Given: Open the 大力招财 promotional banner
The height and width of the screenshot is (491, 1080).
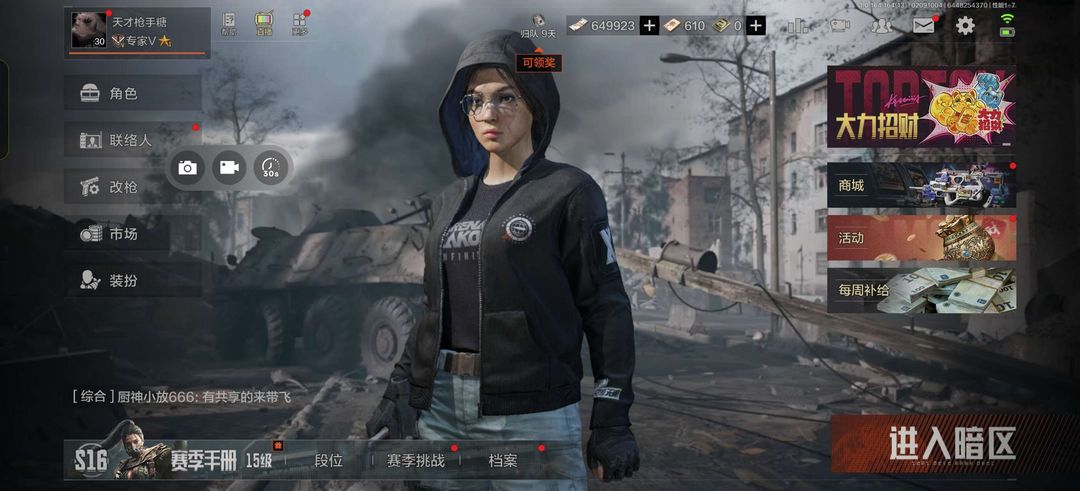Looking at the screenshot, I should pos(920,107).
